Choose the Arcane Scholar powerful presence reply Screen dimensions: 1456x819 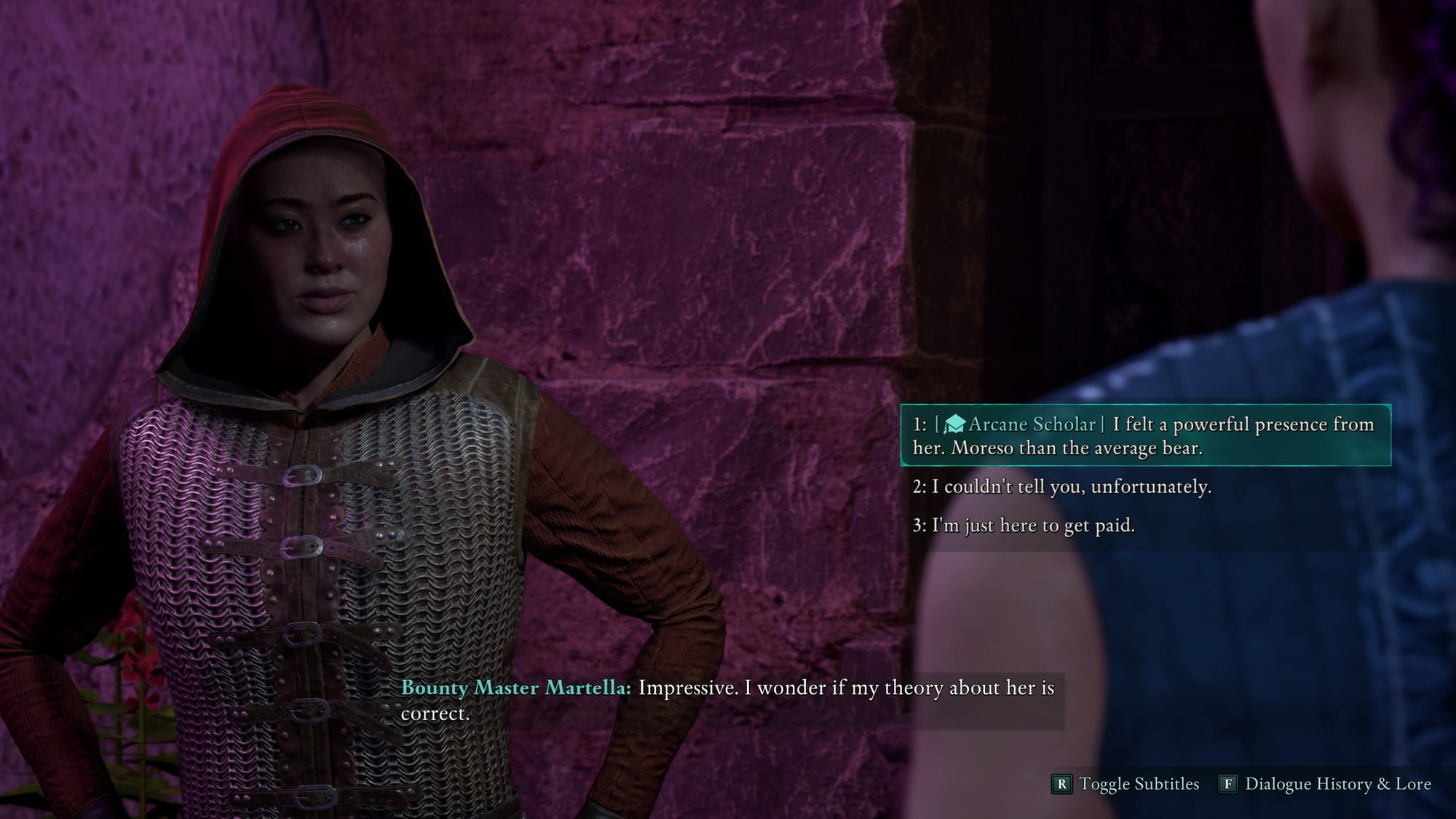pyautogui.click(x=1144, y=435)
